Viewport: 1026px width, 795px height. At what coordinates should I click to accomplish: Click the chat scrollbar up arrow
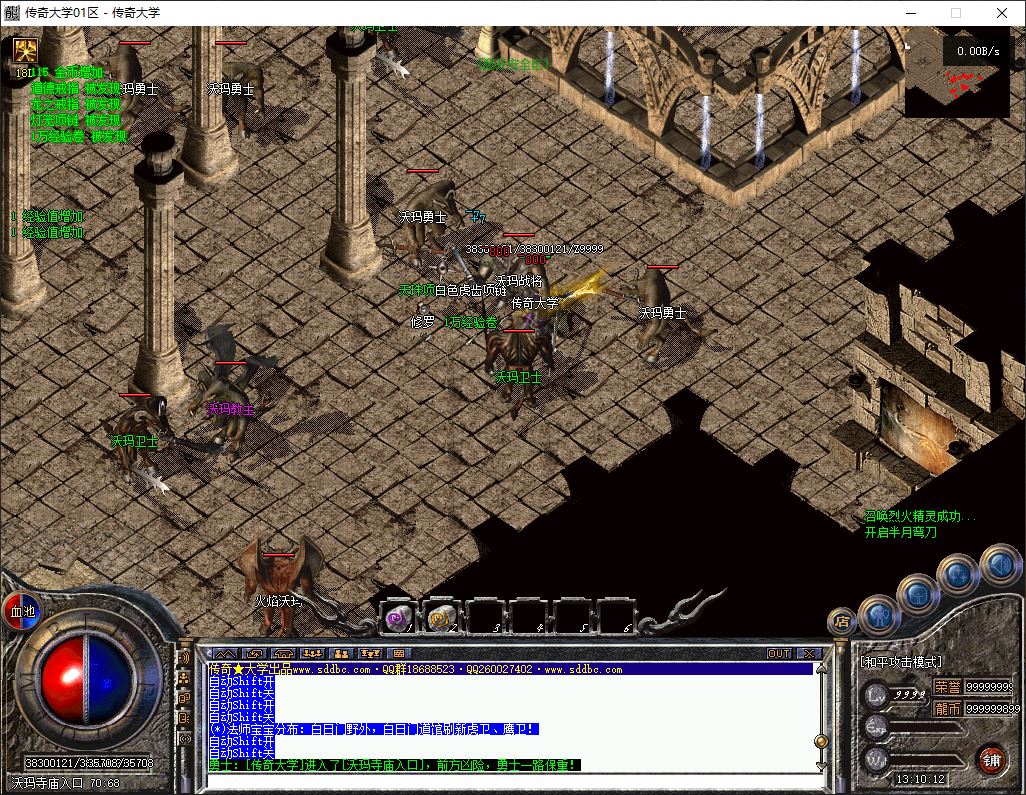(x=821, y=668)
